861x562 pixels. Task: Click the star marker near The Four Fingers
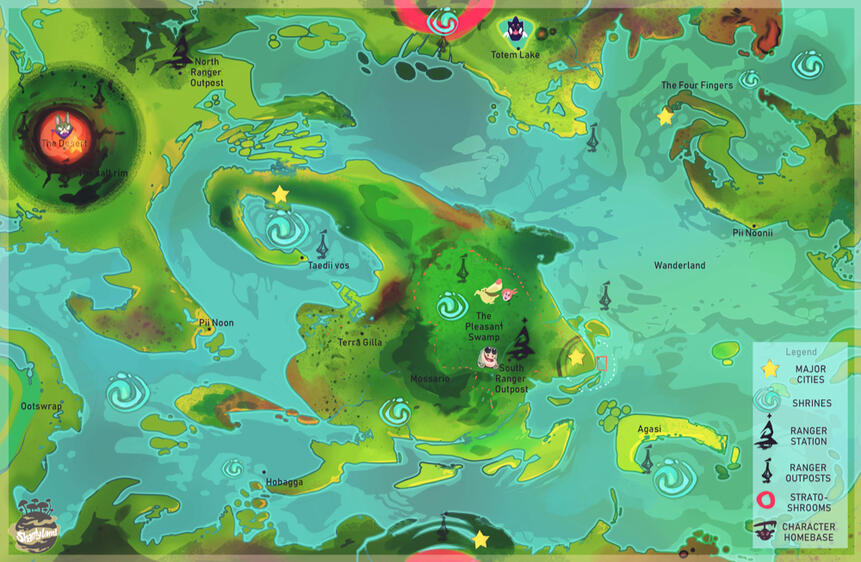point(665,117)
